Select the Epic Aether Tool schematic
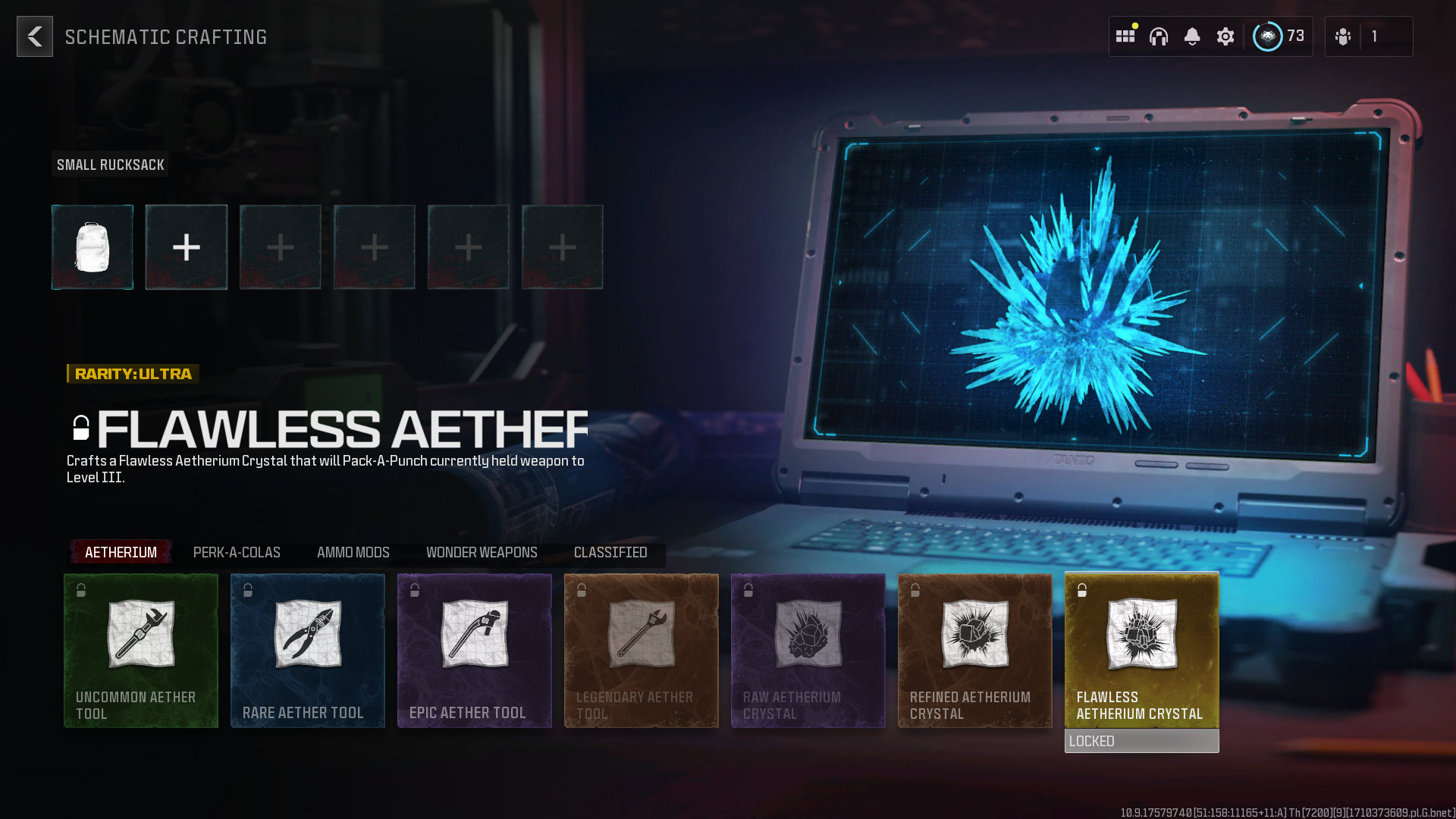The width and height of the screenshot is (1456, 819). (475, 650)
